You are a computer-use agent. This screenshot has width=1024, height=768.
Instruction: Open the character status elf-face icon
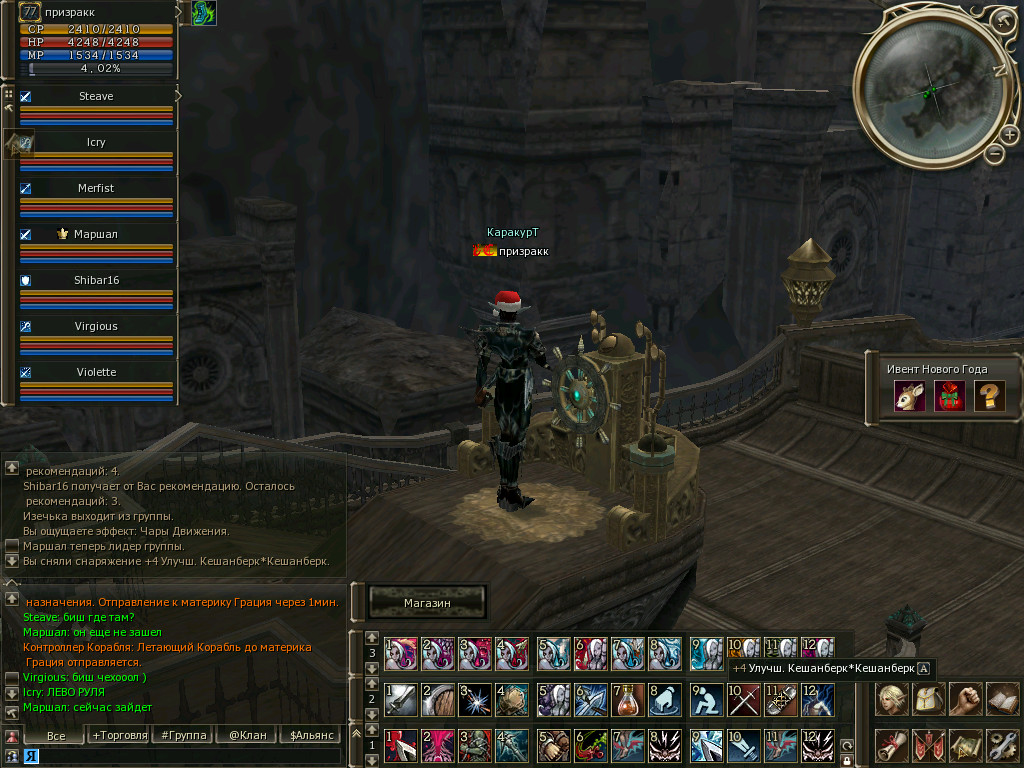[x=890, y=698]
